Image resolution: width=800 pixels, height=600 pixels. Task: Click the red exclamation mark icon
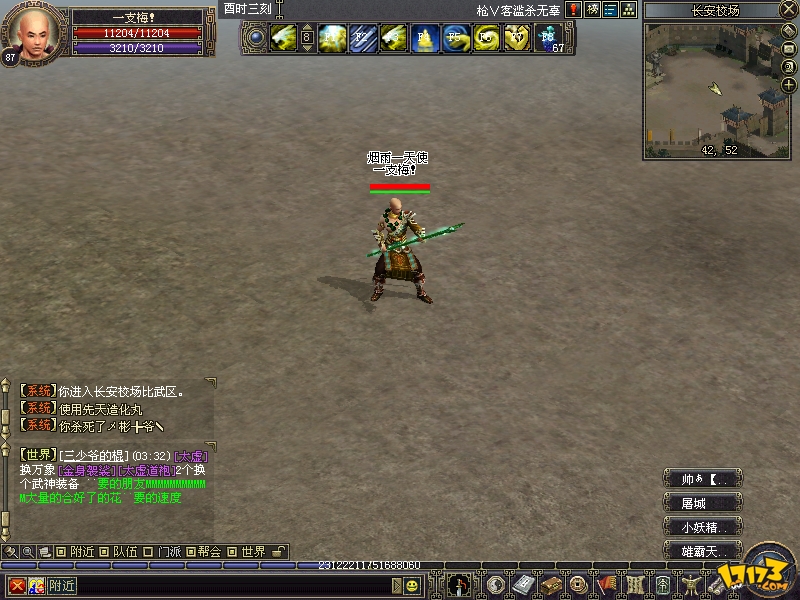pyautogui.click(x=573, y=10)
